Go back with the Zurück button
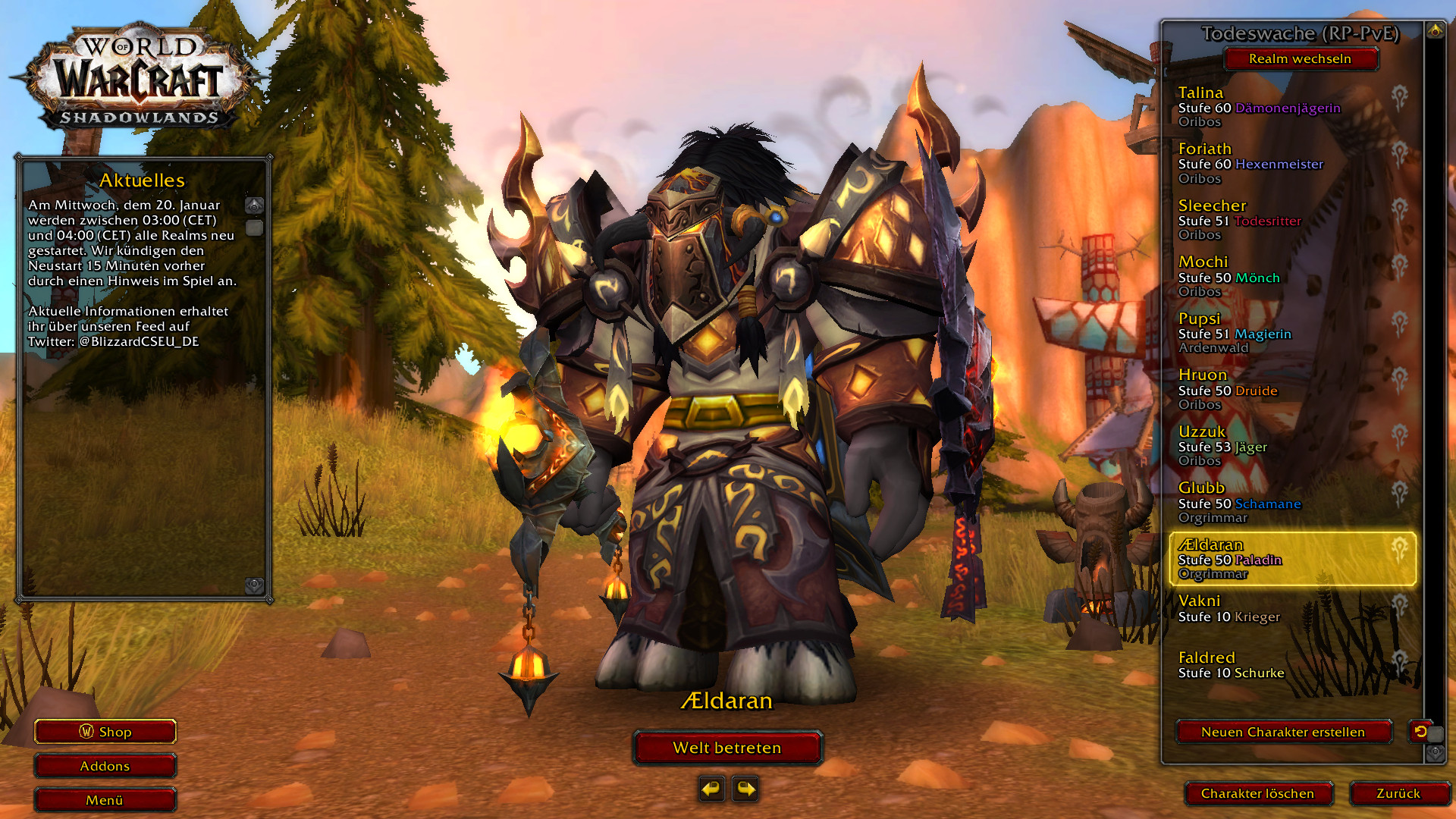 coord(1398,793)
